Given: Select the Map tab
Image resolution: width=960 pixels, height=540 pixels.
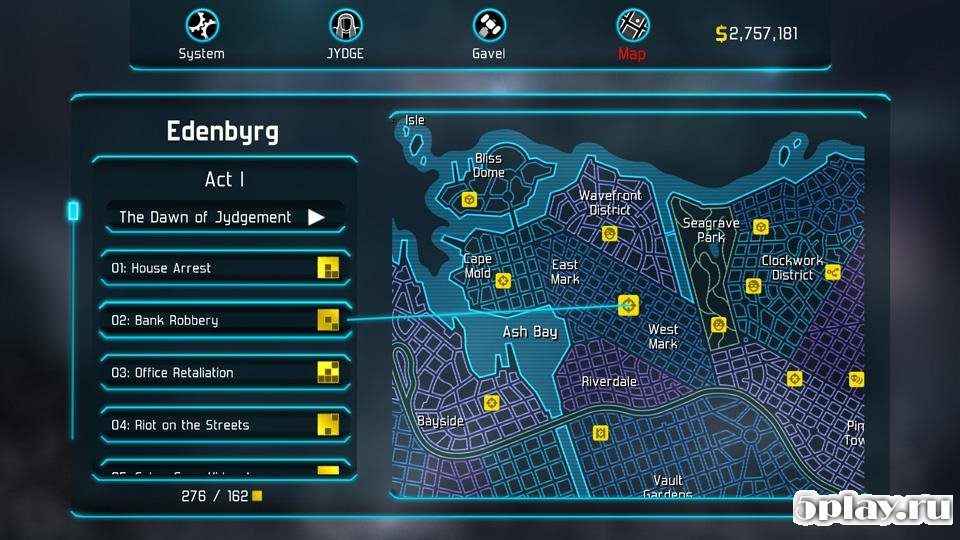Looking at the screenshot, I should [x=632, y=34].
